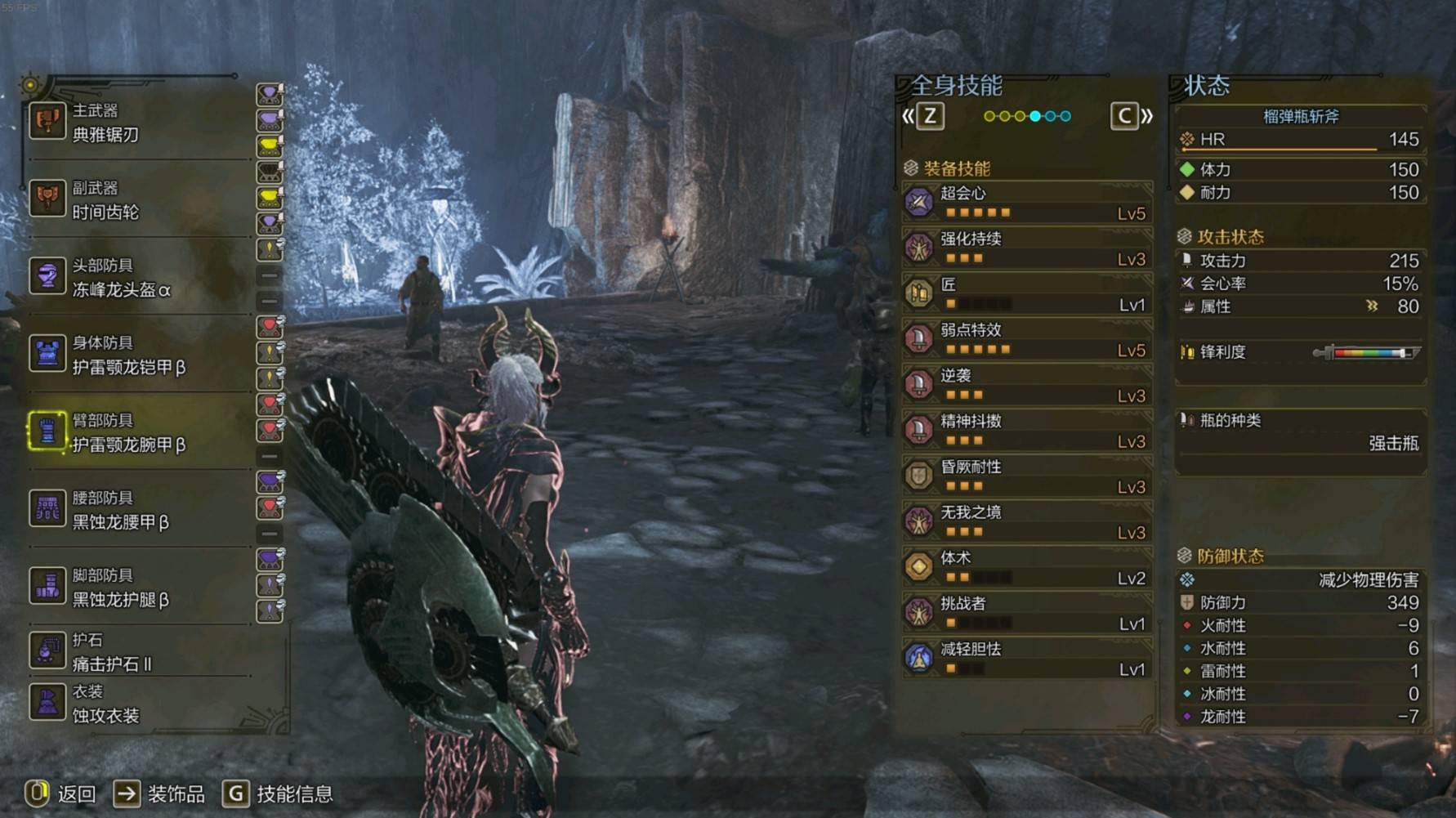
Task: Select the 无我之境 skill row
Action: coord(1027,522)
